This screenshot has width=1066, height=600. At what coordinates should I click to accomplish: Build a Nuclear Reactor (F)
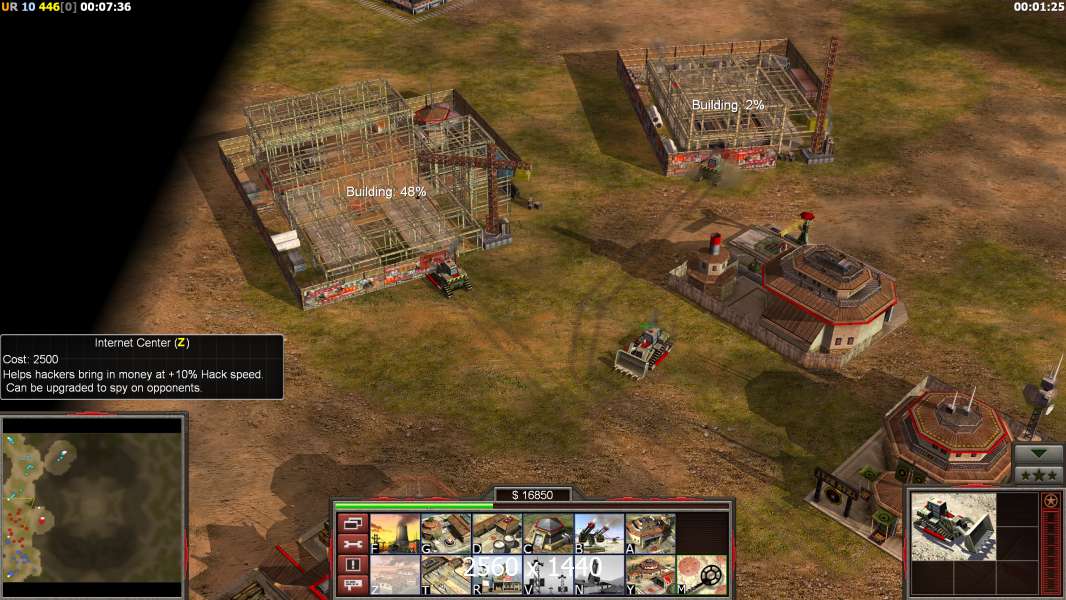tap(396, 534)
